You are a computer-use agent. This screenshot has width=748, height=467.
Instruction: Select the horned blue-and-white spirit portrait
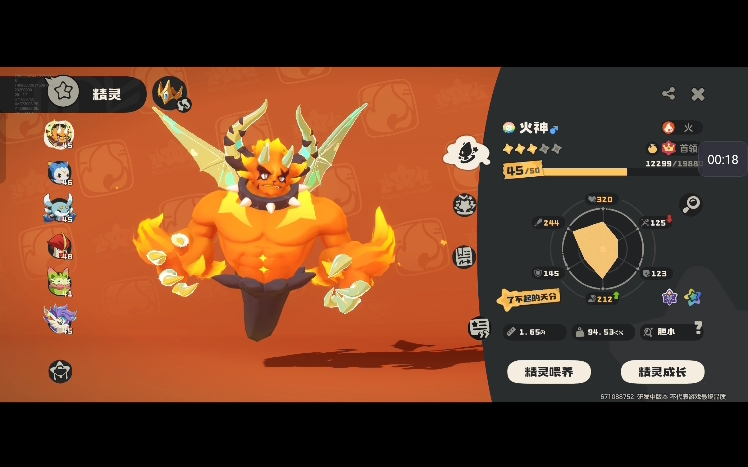(59, 208)
